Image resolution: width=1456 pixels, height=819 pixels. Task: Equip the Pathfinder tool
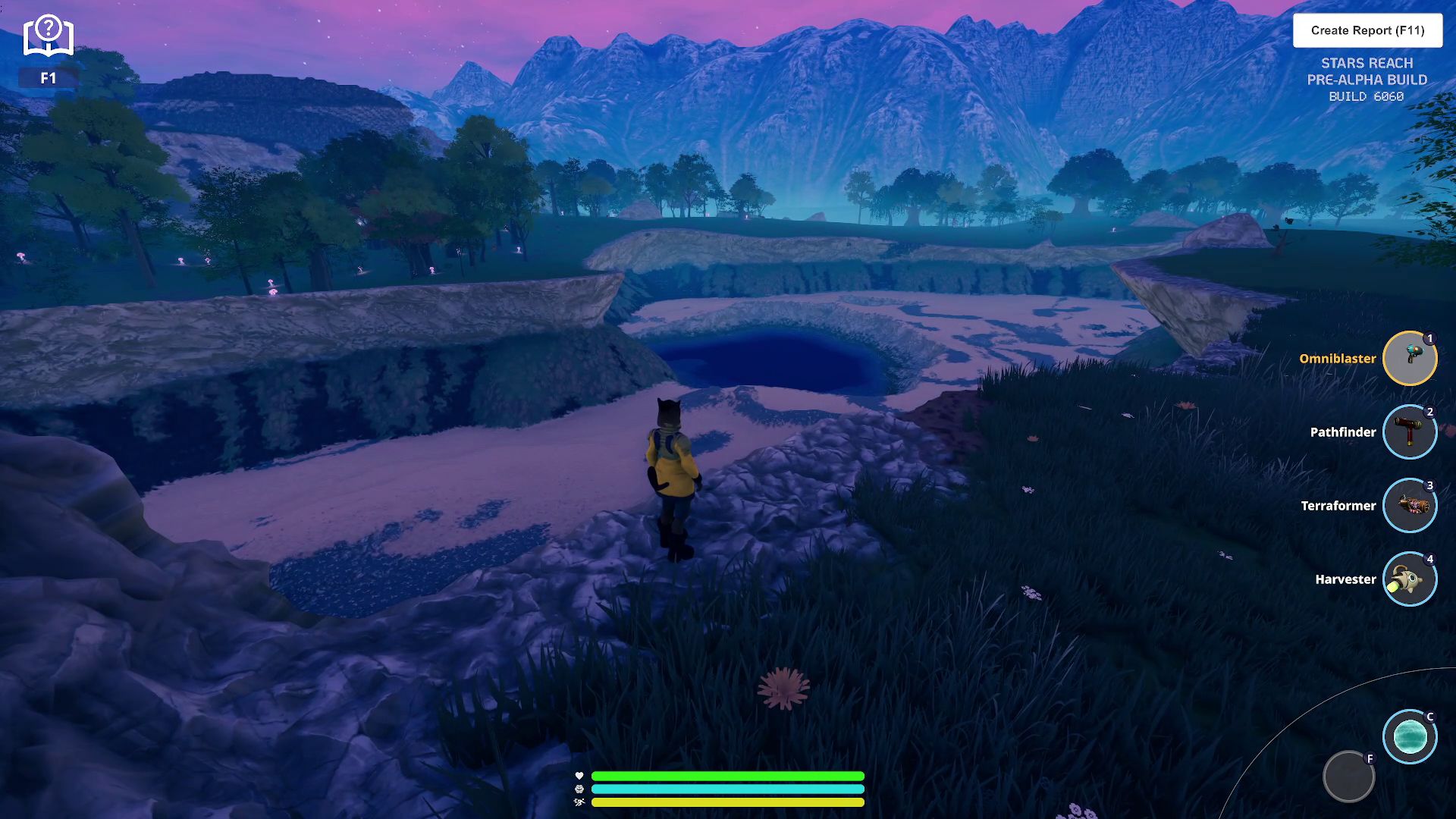pos(1410,432)
